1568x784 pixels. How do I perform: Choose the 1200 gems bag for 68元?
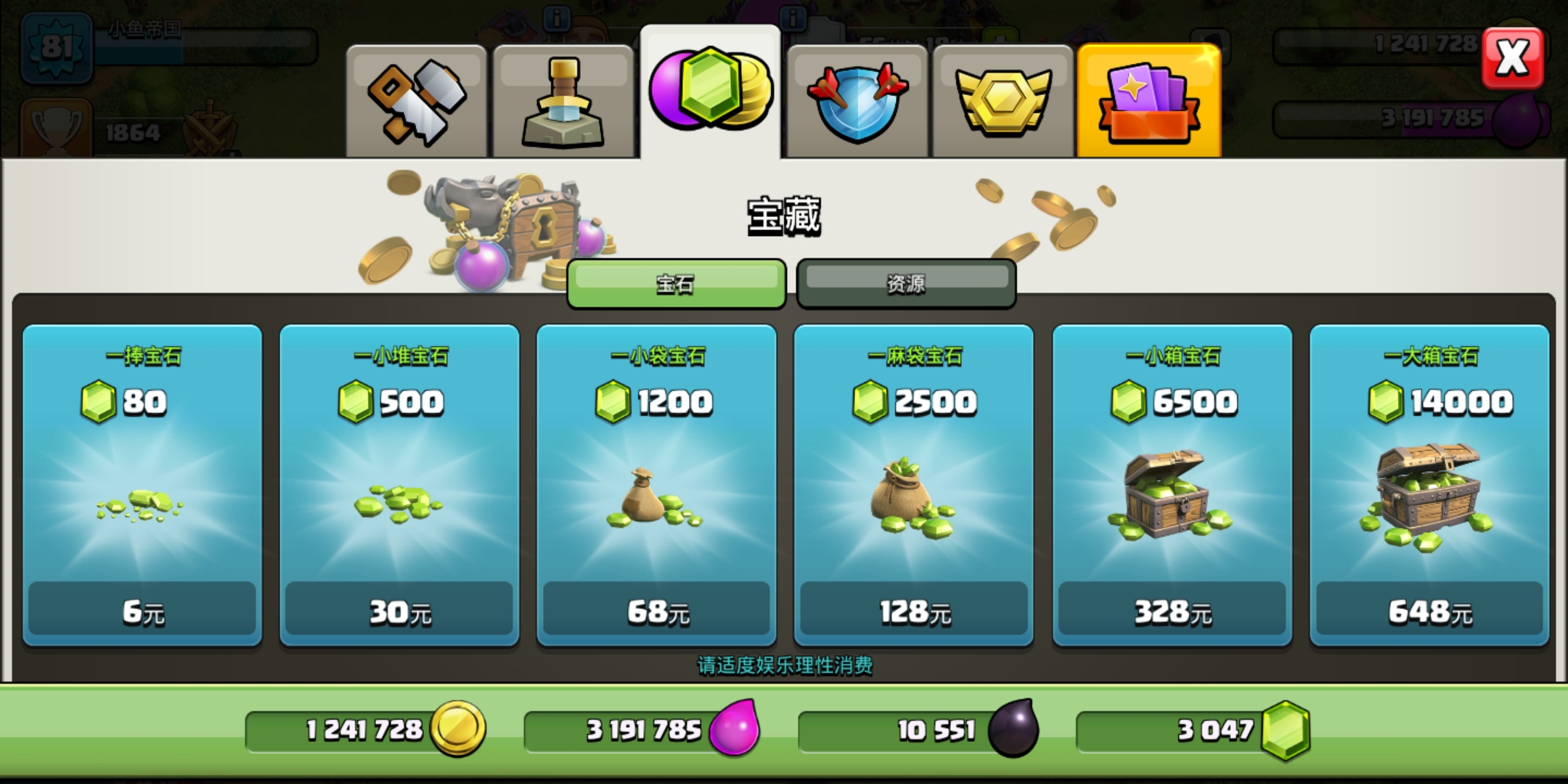(x=656, y=484)
